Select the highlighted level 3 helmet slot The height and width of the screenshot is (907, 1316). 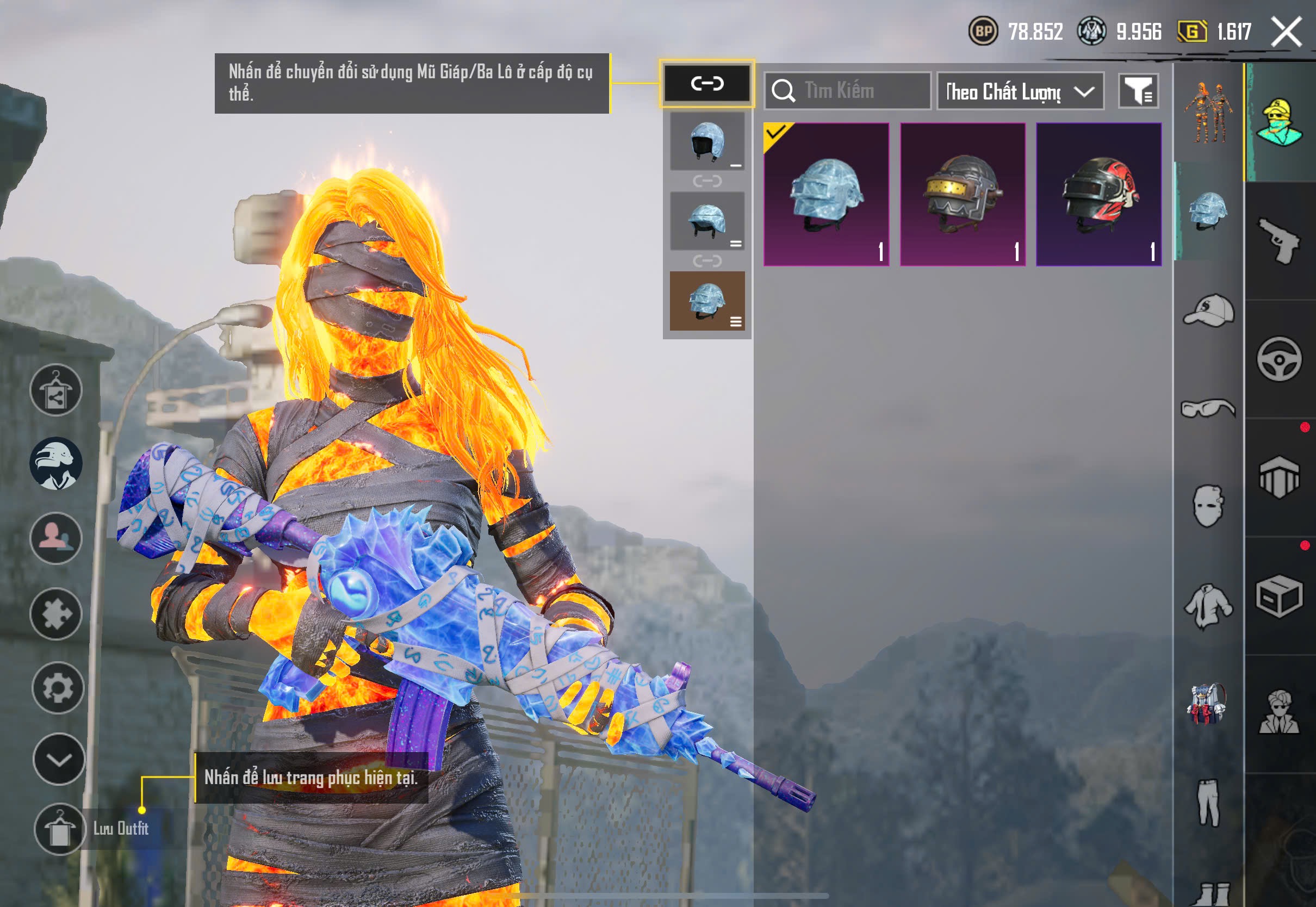(707, 301)
